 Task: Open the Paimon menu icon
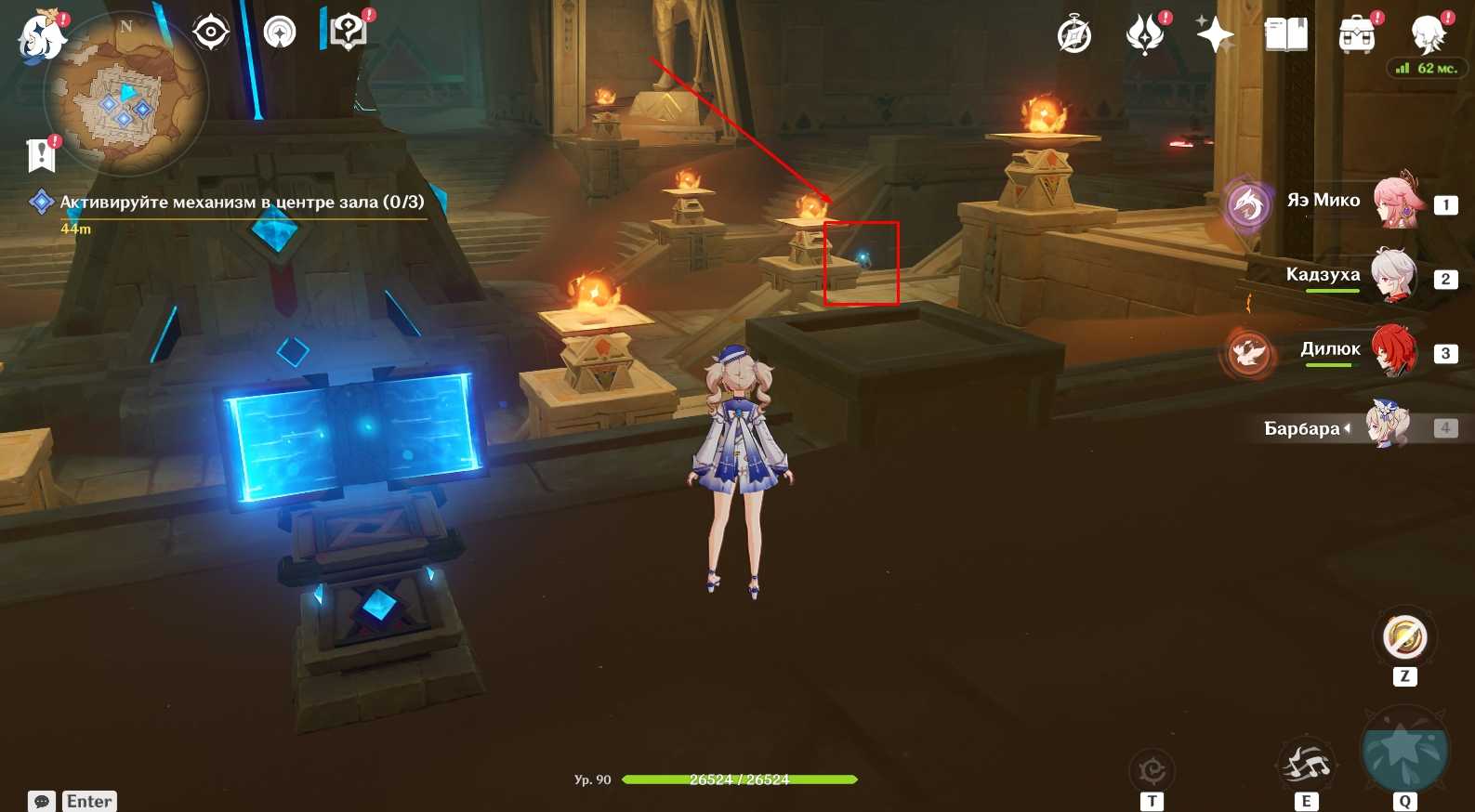pos(42,38)
